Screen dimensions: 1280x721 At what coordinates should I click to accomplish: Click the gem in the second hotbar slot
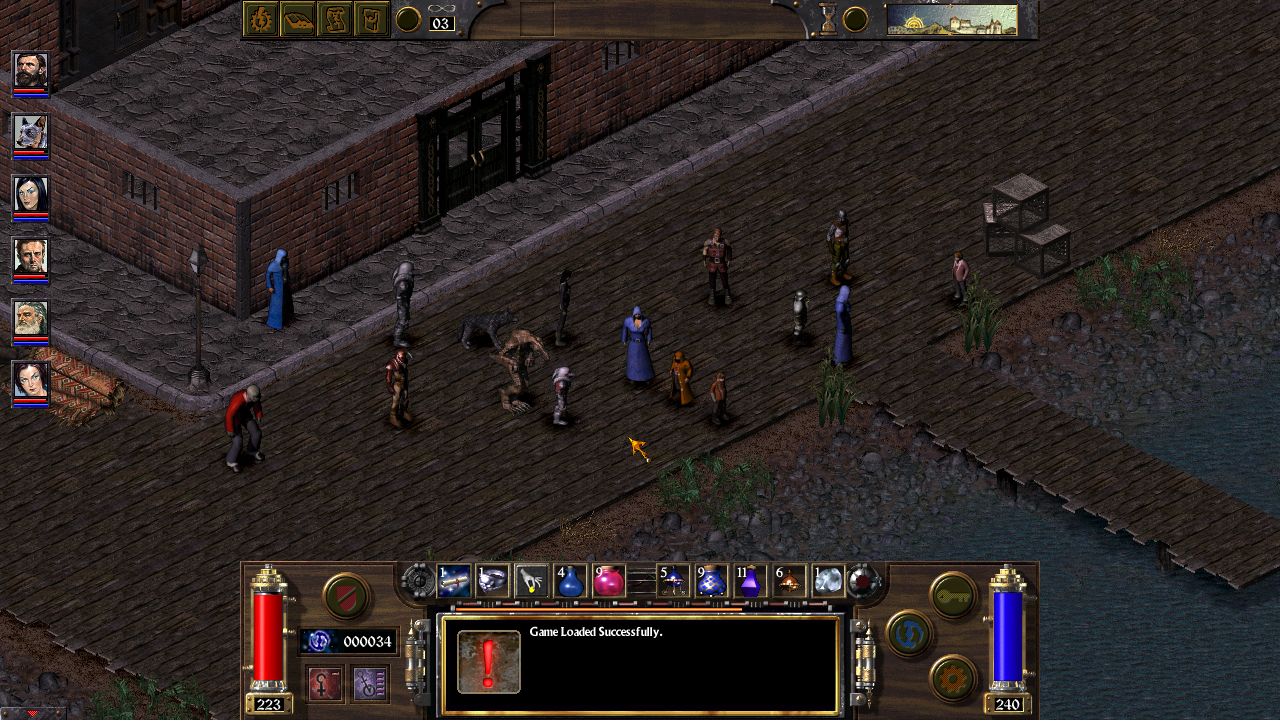tap(491, 580)
